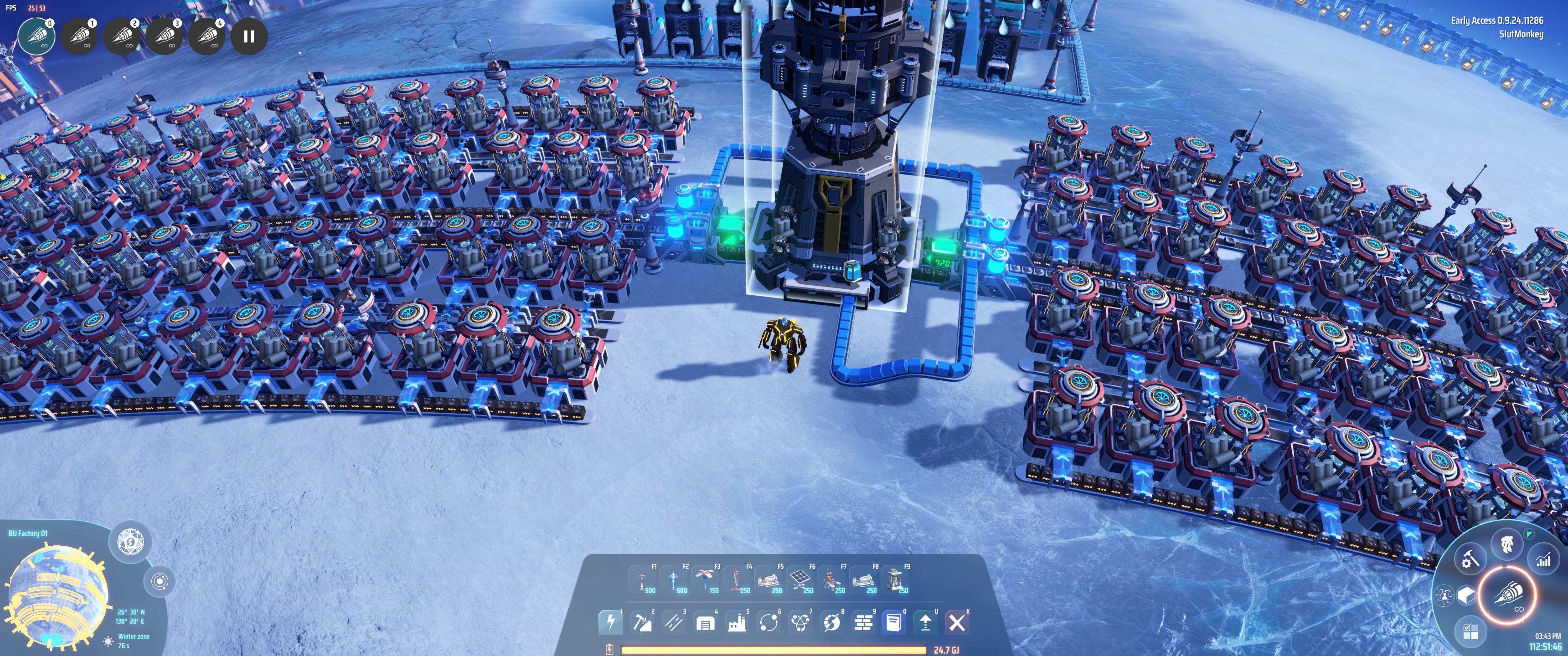Choose the conveyor belt build category

(x=673, y=622)
